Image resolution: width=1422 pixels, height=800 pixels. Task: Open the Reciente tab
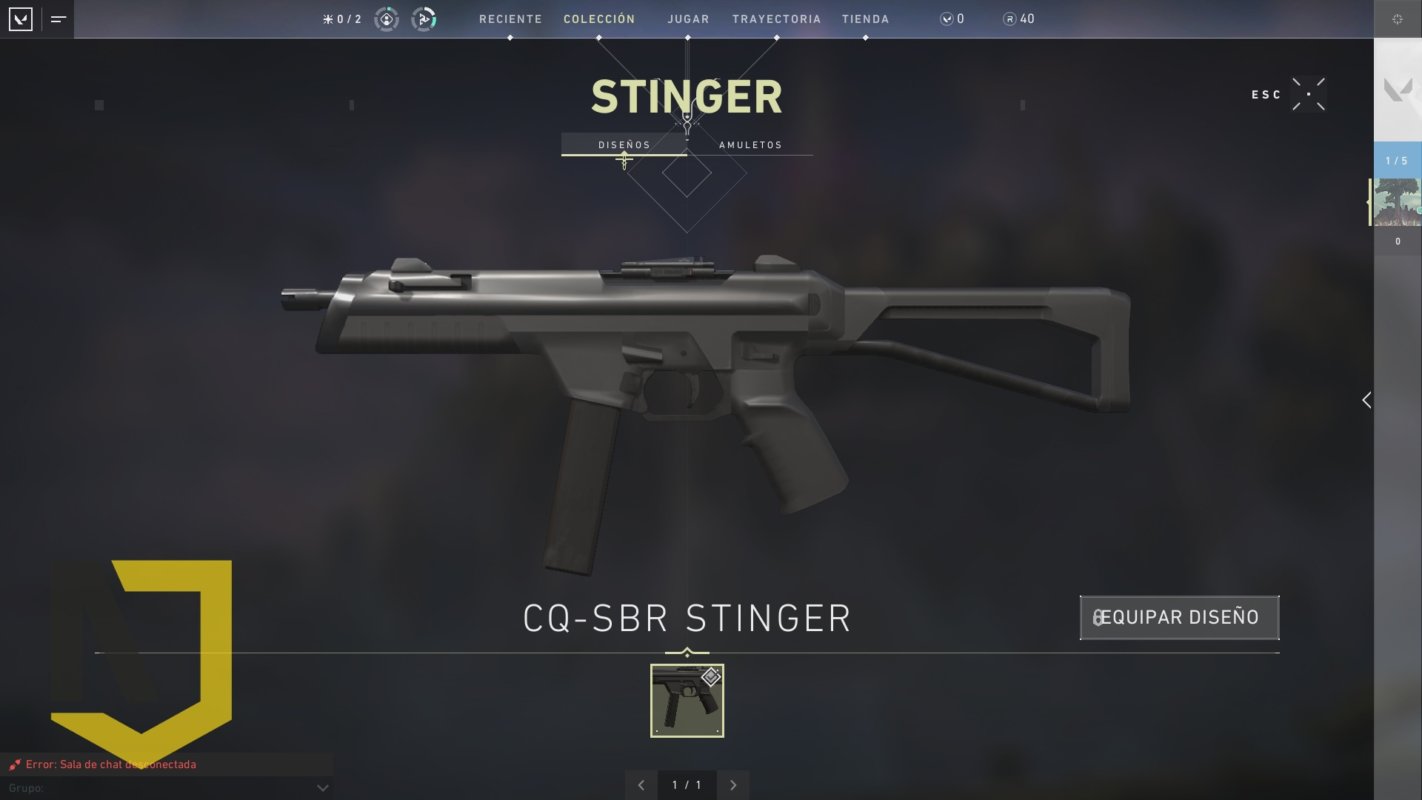point(510,19)
